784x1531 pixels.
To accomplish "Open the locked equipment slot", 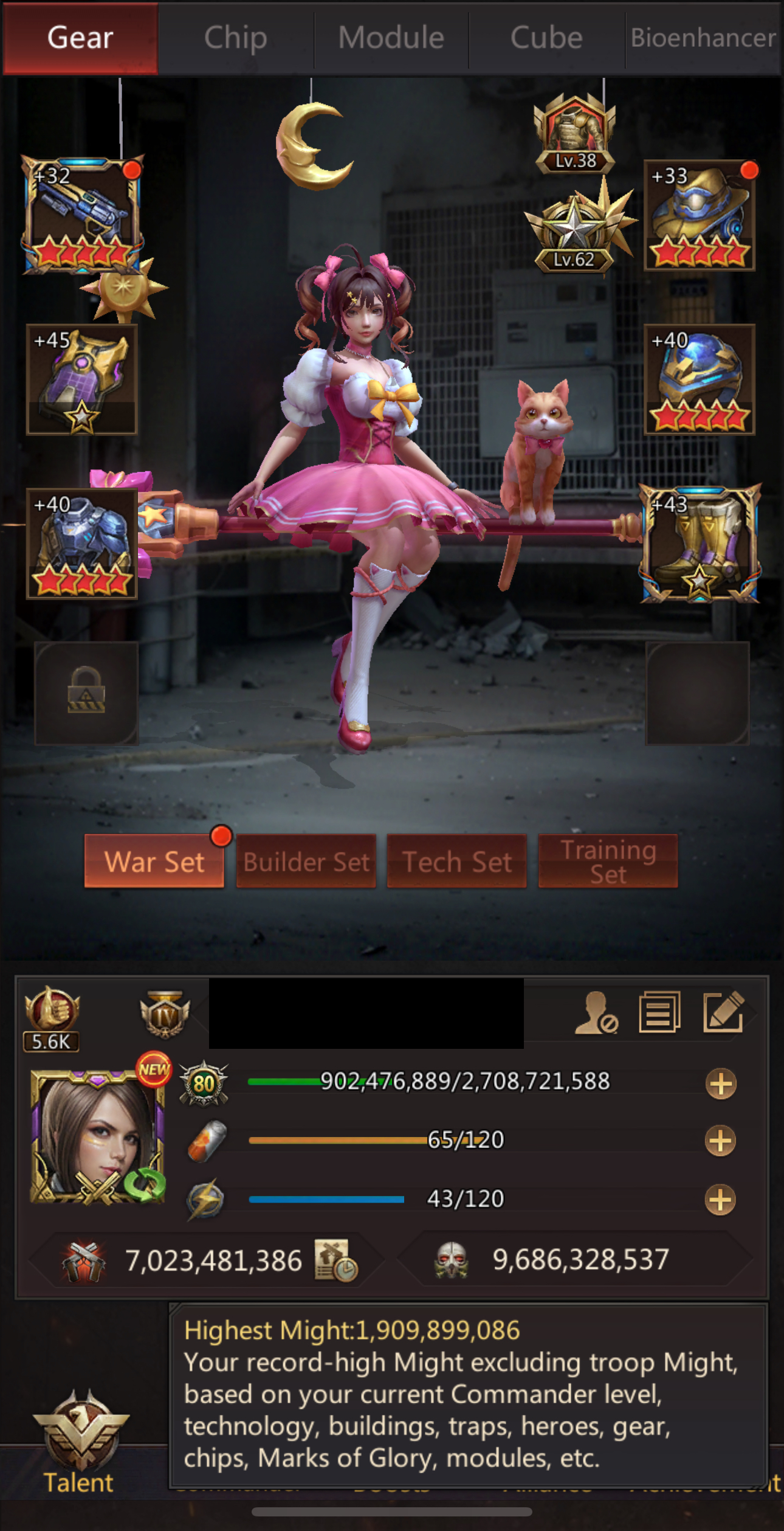I will [x=86, y=693].
